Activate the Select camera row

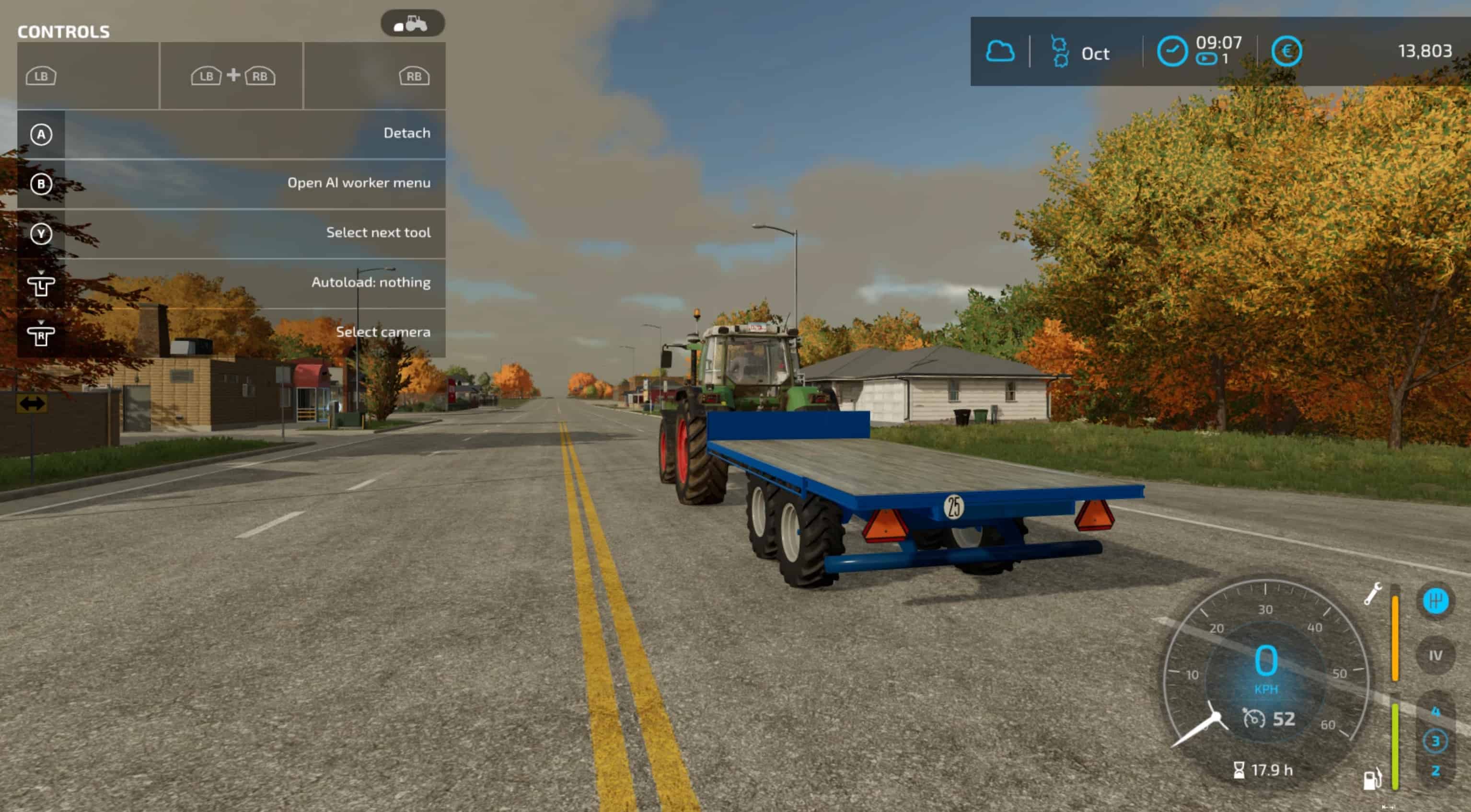tap(232, 332)
